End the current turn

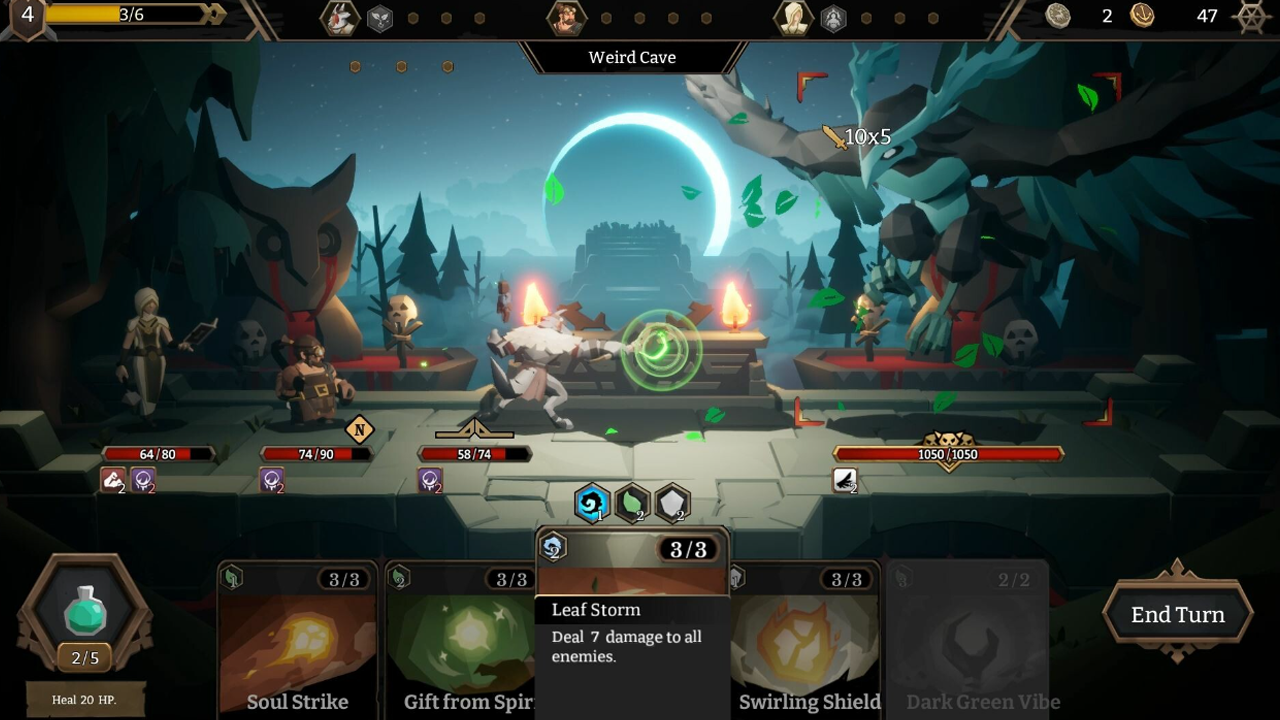pos(1177,615)
